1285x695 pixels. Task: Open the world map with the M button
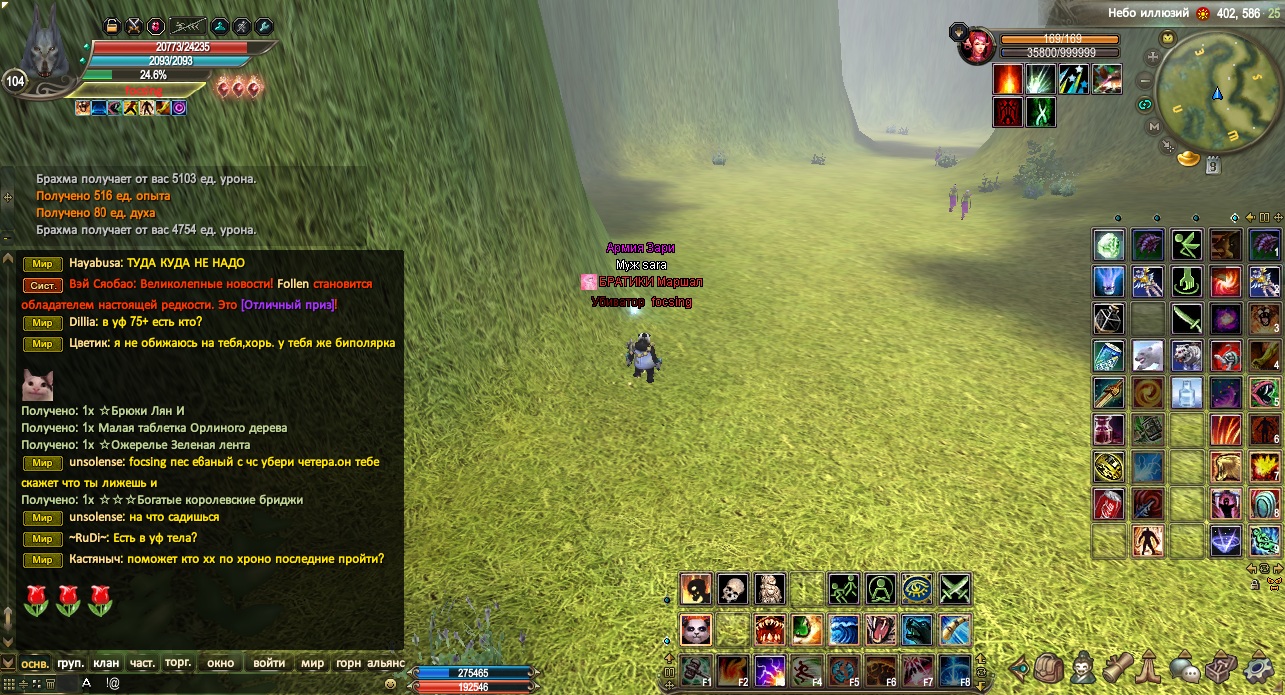[1154, 127]
